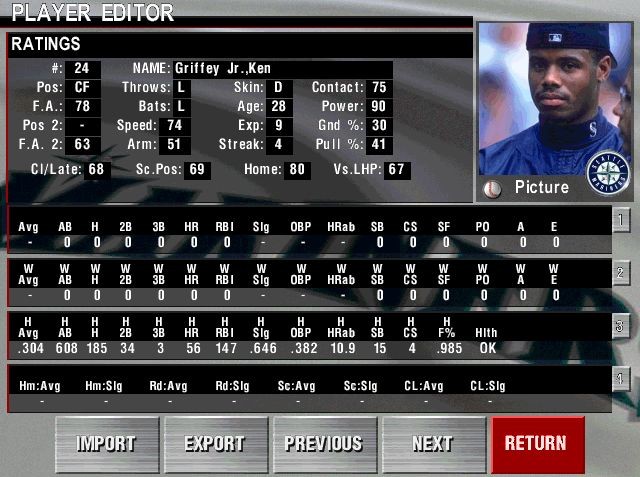Select the jersey number field
This screenshot has width=640, height=477.
point(82,69)
